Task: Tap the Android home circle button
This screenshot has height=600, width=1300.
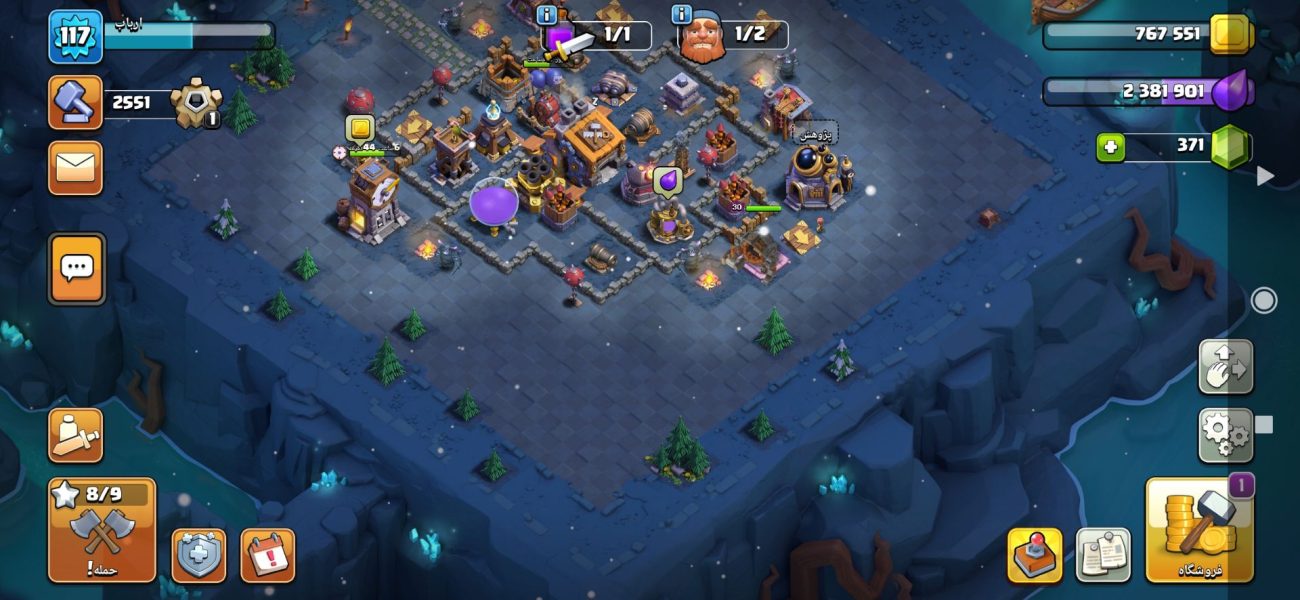Action: 1264,300
